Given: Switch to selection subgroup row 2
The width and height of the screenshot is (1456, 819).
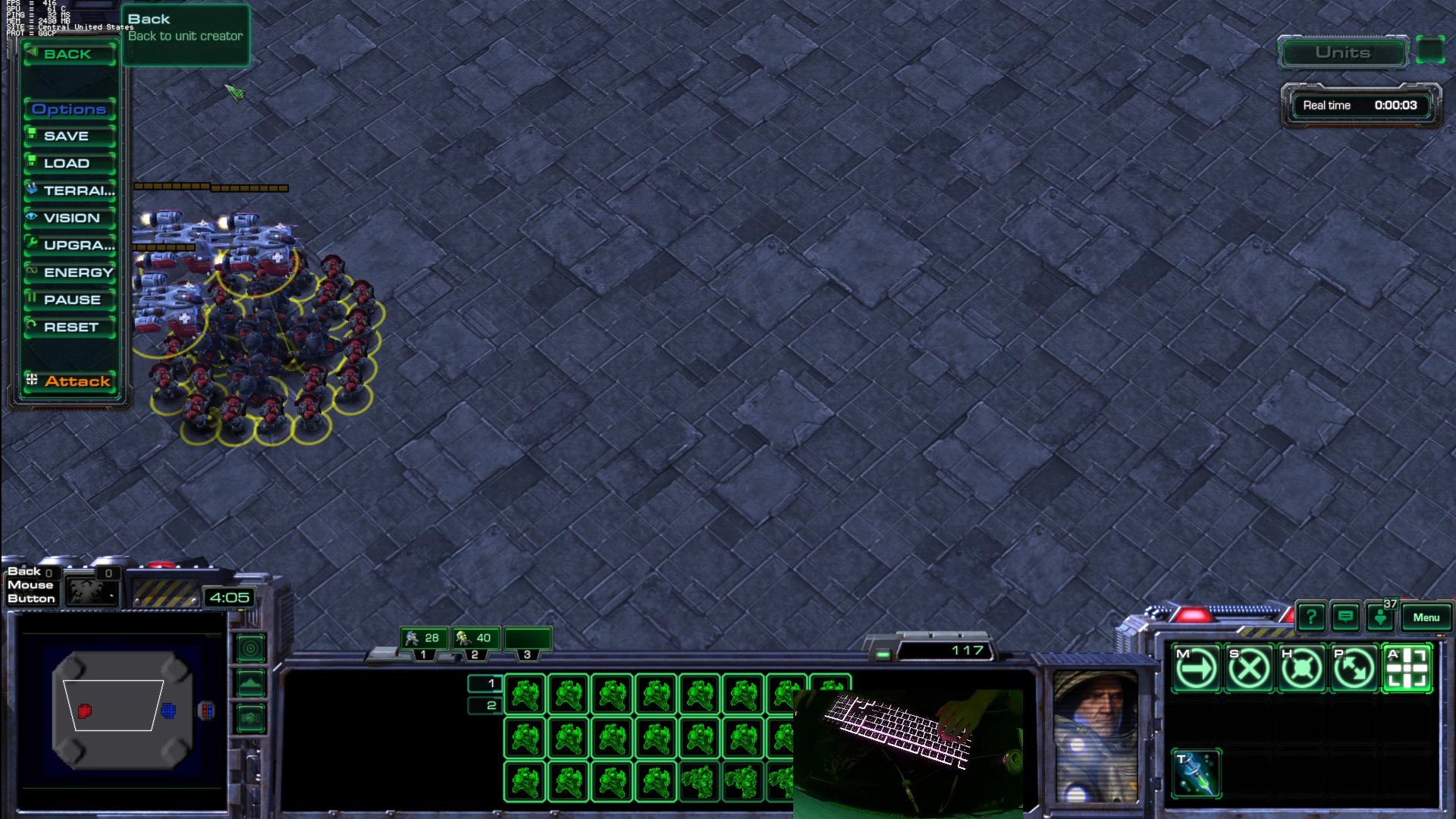Looking at the screenshot, I should point(485,705).
